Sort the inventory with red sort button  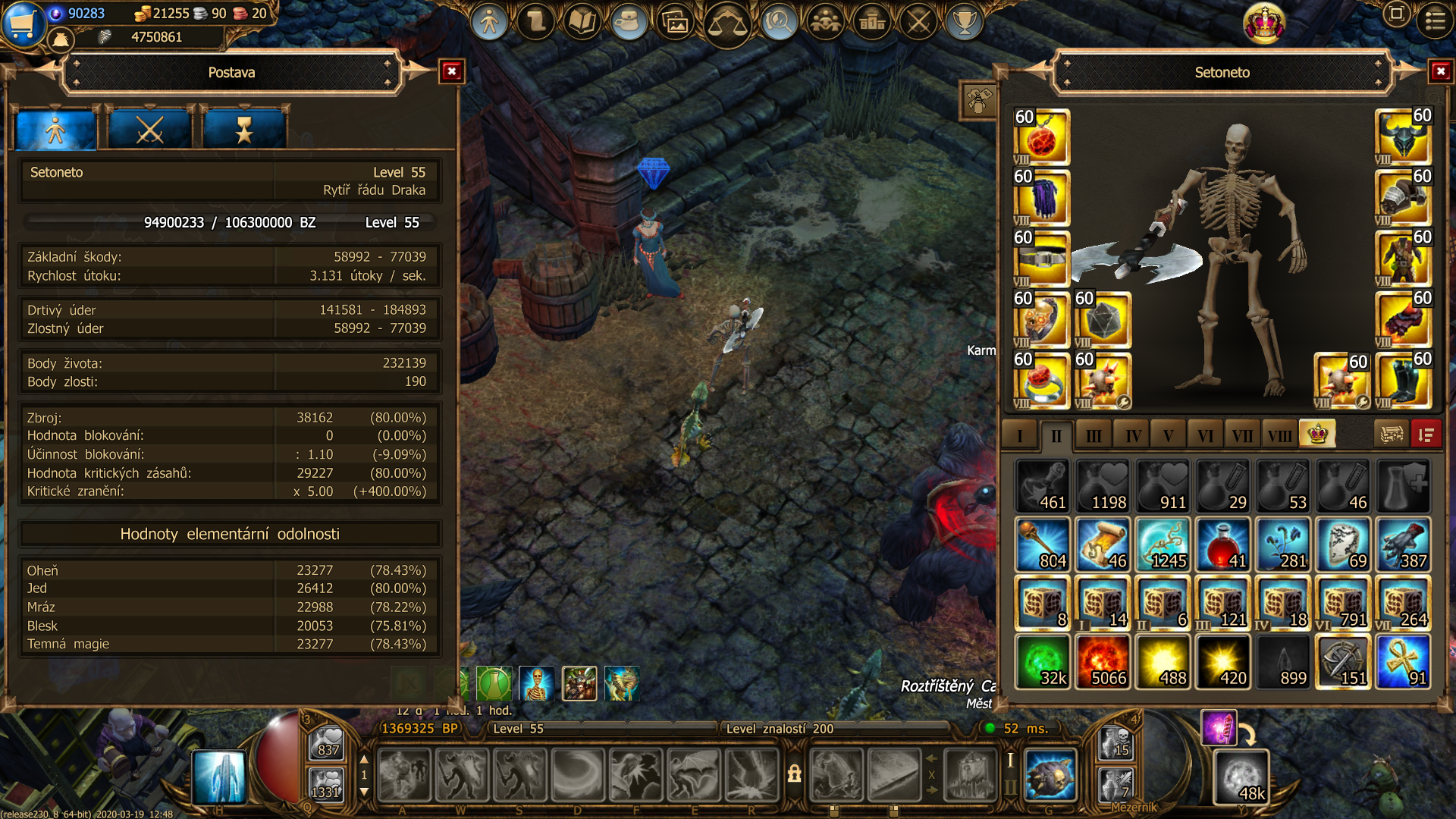pos(1426,435)
